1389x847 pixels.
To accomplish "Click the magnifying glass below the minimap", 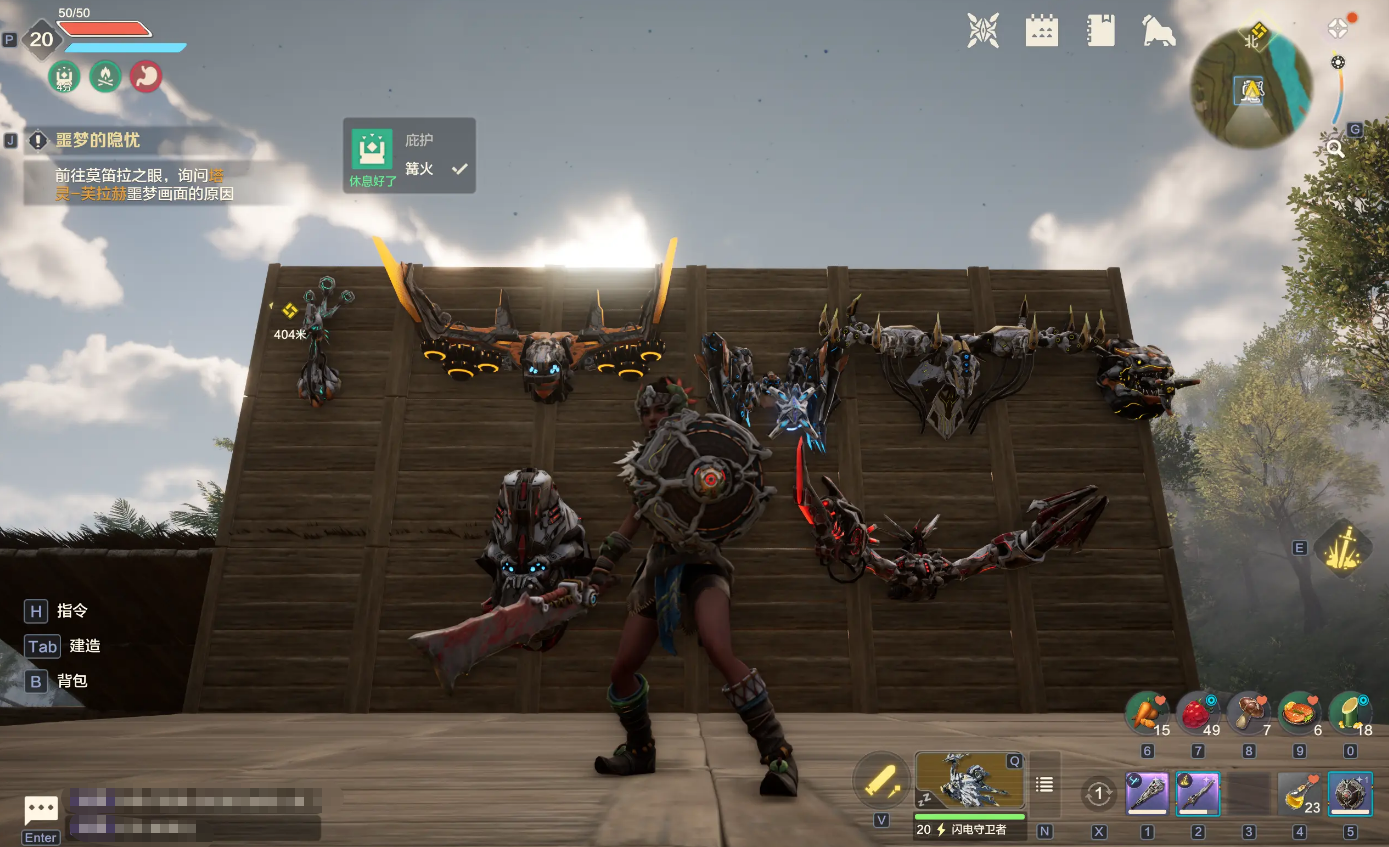I will (x=1334, y=149).
